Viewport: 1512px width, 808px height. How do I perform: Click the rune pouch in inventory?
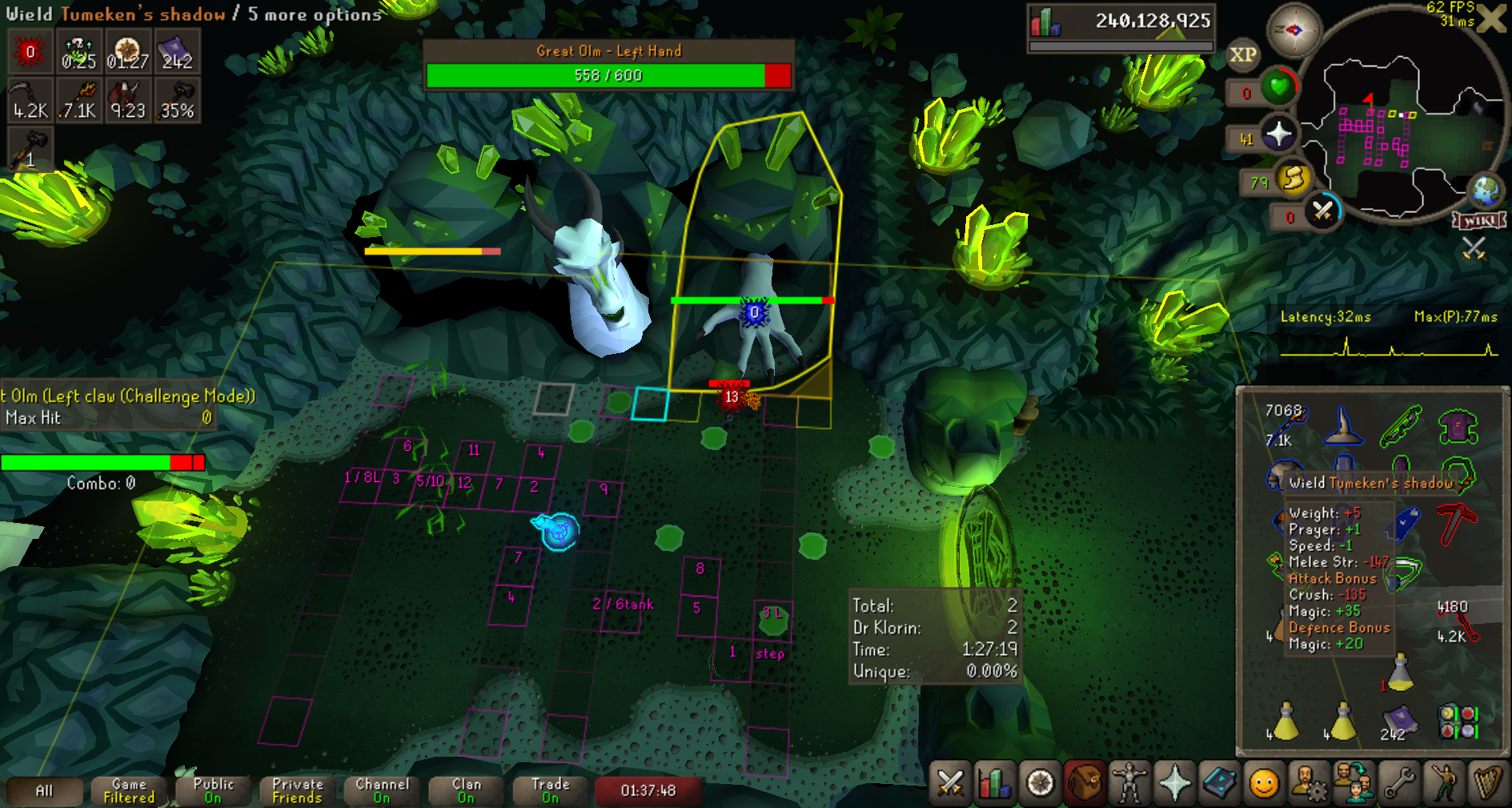(x=1458, y=721)
